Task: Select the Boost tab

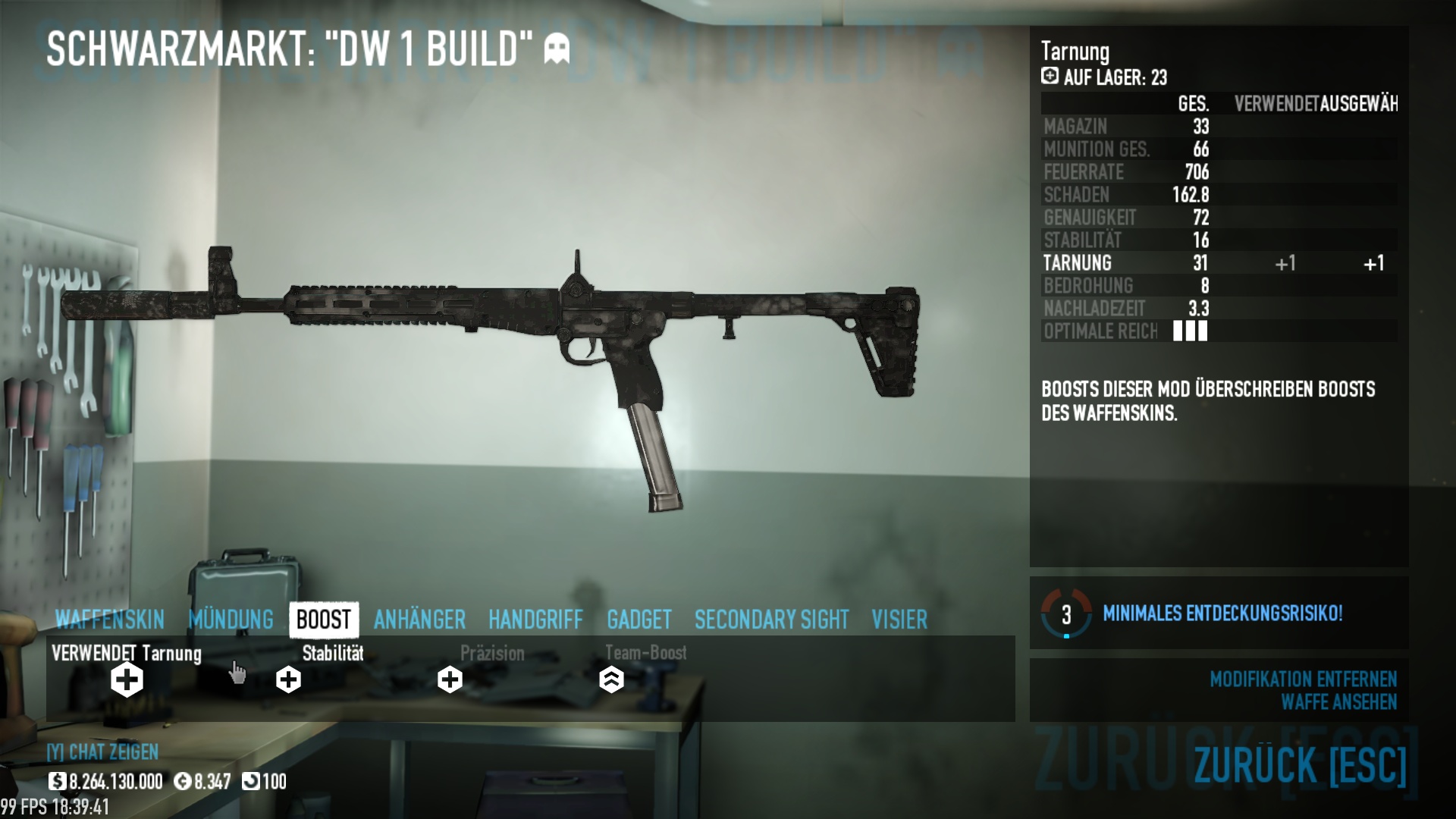Action: coord(324,620)
